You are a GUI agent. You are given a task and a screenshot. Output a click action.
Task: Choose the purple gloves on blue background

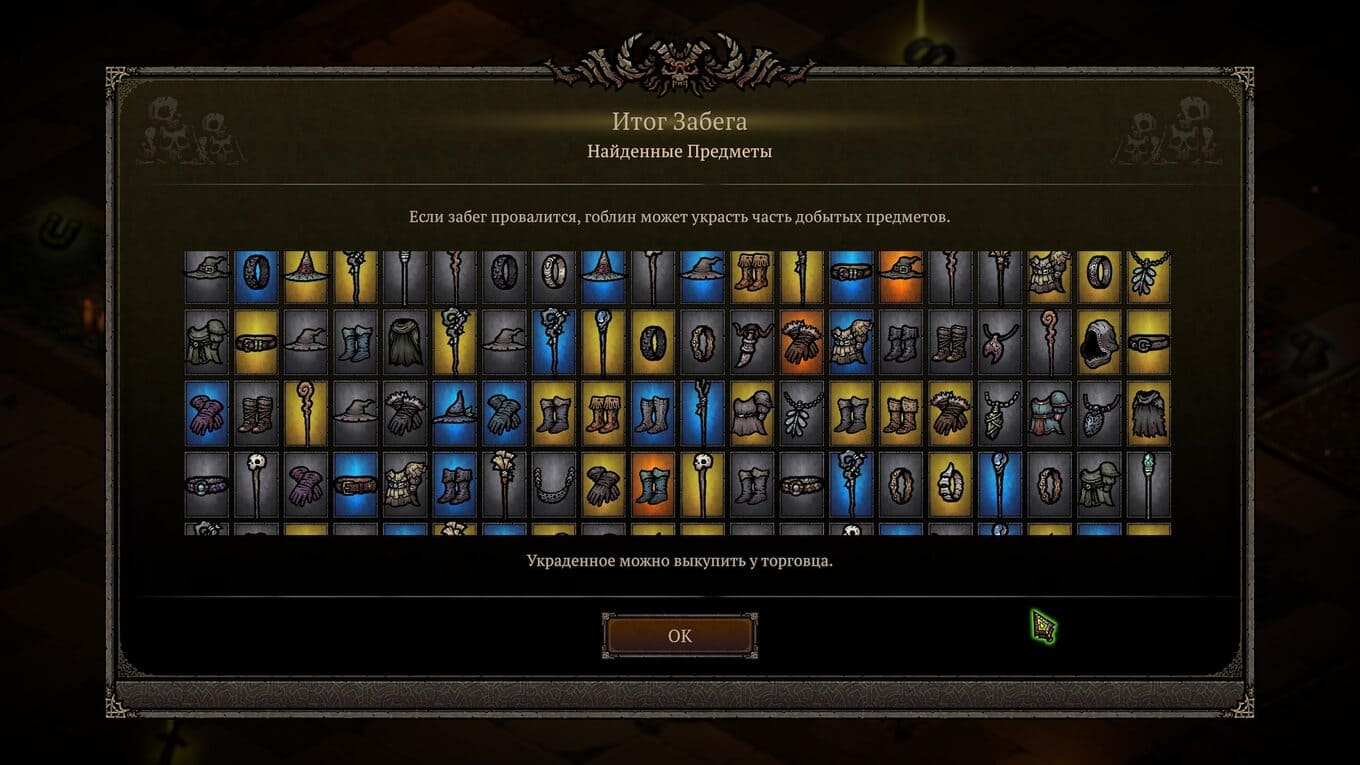[207, 414]
